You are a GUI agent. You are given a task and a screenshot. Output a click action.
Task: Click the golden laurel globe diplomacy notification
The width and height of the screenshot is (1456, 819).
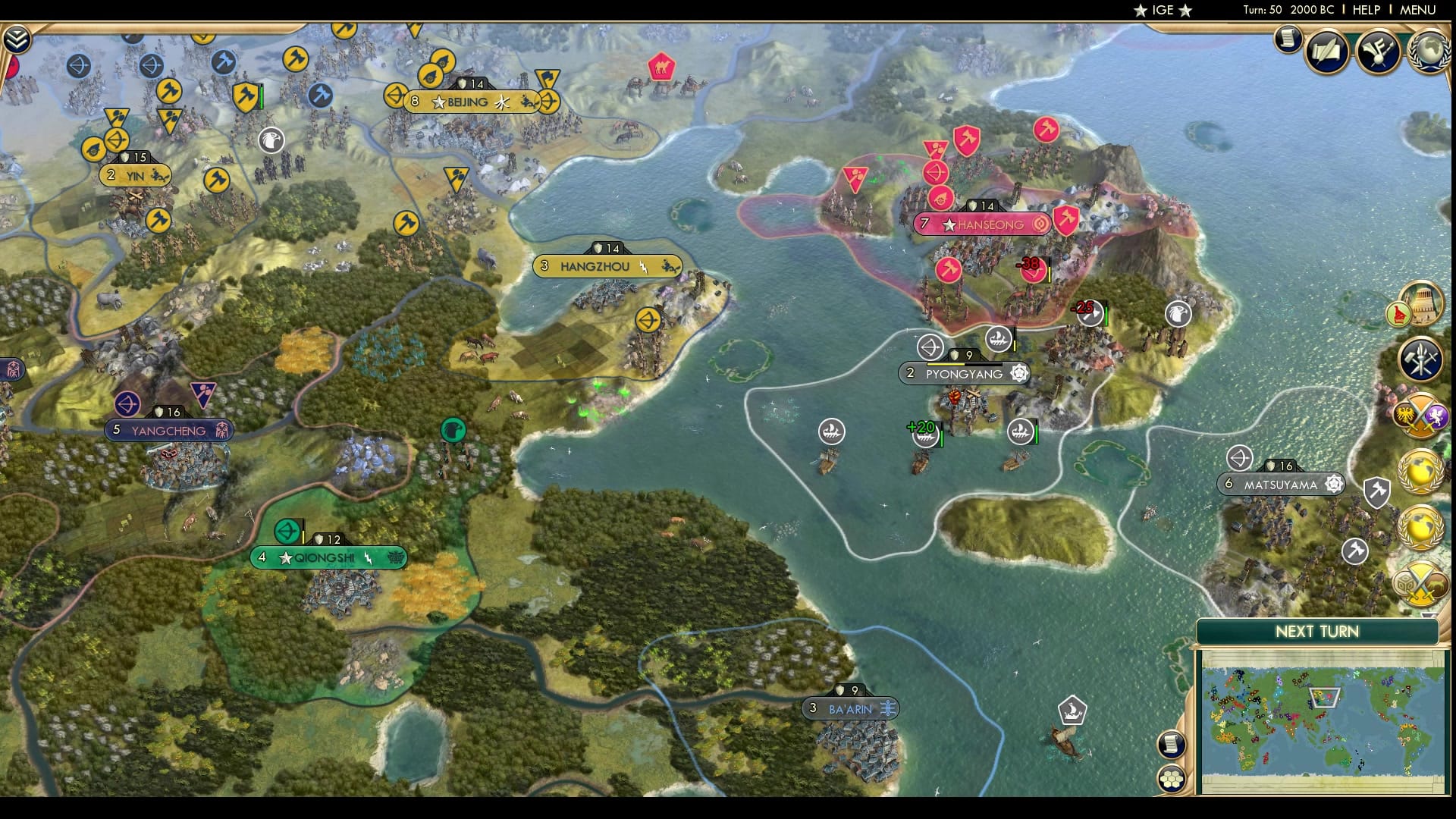click(x=1420, y=471)
